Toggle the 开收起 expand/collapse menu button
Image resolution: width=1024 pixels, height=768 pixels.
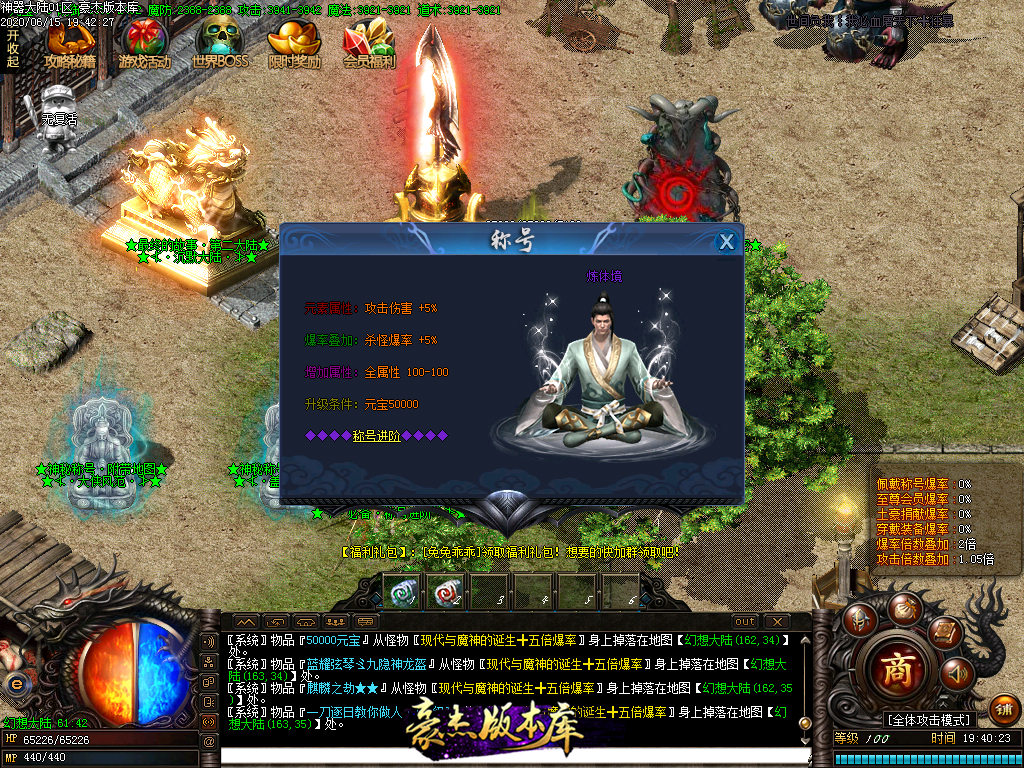[x=13, y=48]
